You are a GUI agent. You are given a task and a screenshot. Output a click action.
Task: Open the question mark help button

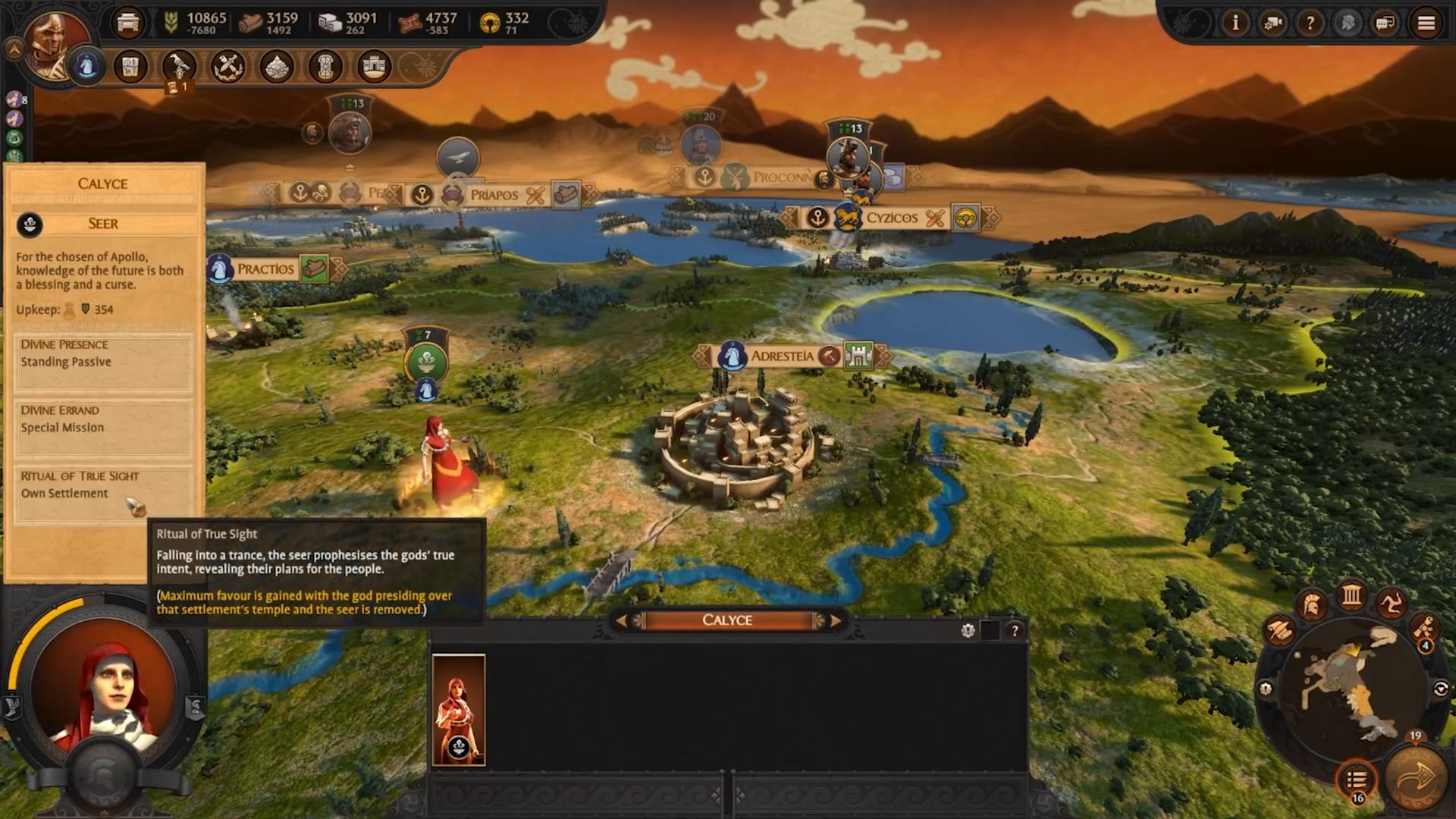(x=1310, y=24)
